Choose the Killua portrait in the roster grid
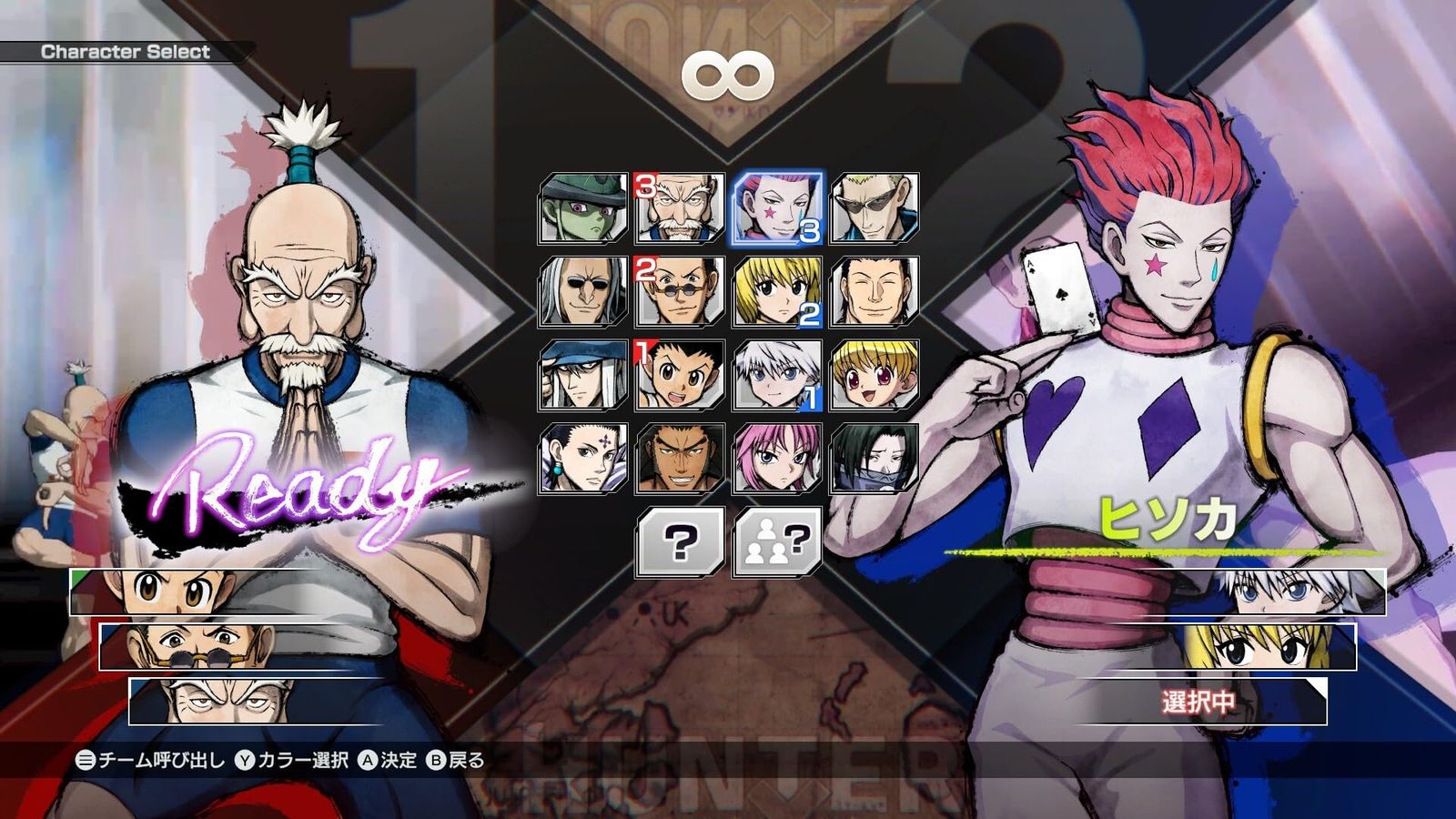Viewport: 1456px width, 819px height. pyautogui.click(x=777, y=375)
